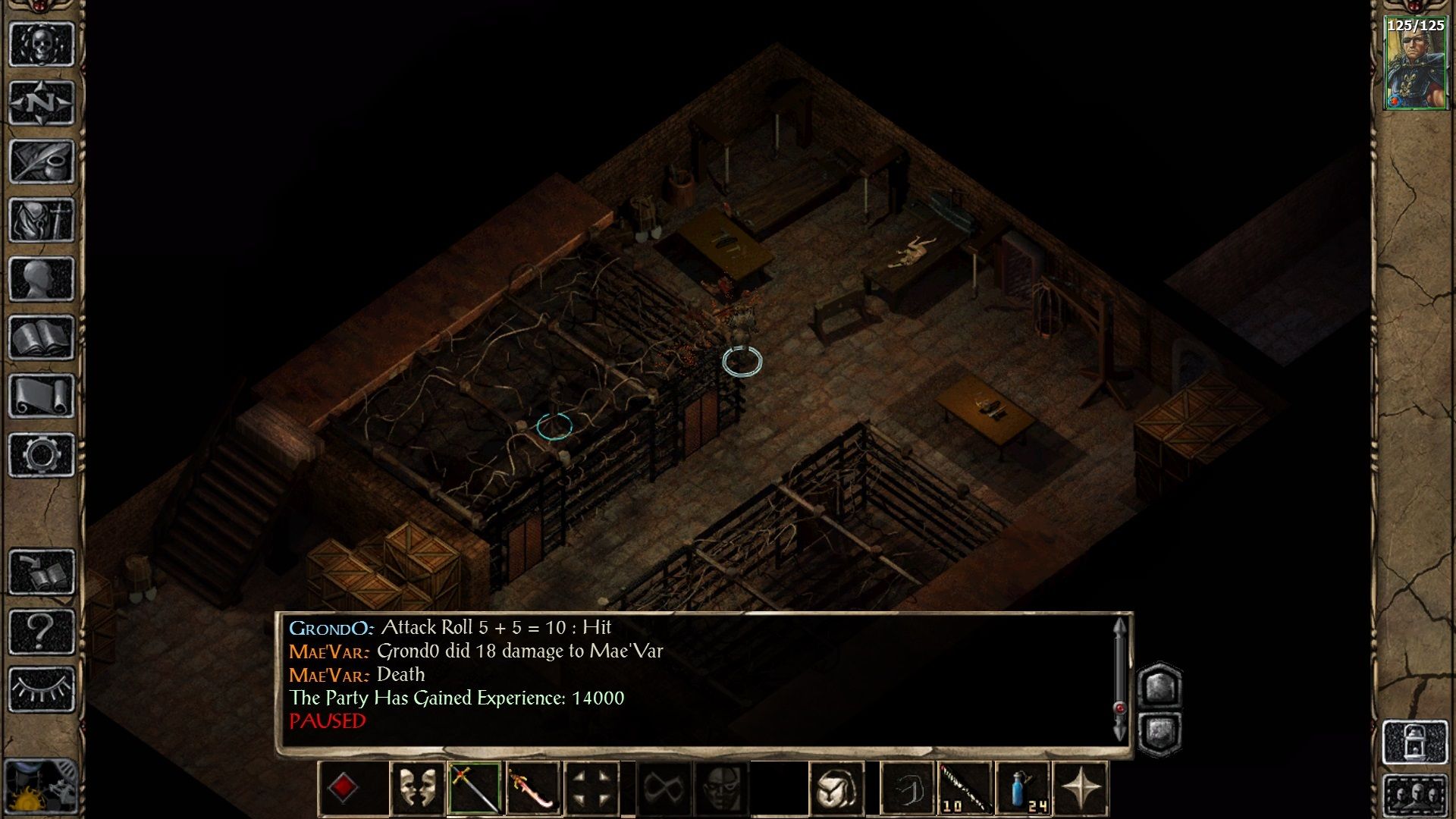Image resolution: width=1456 pixels, height=819 pixels.
Task: Open the inventory screen
Action: [x=42, y=220]
